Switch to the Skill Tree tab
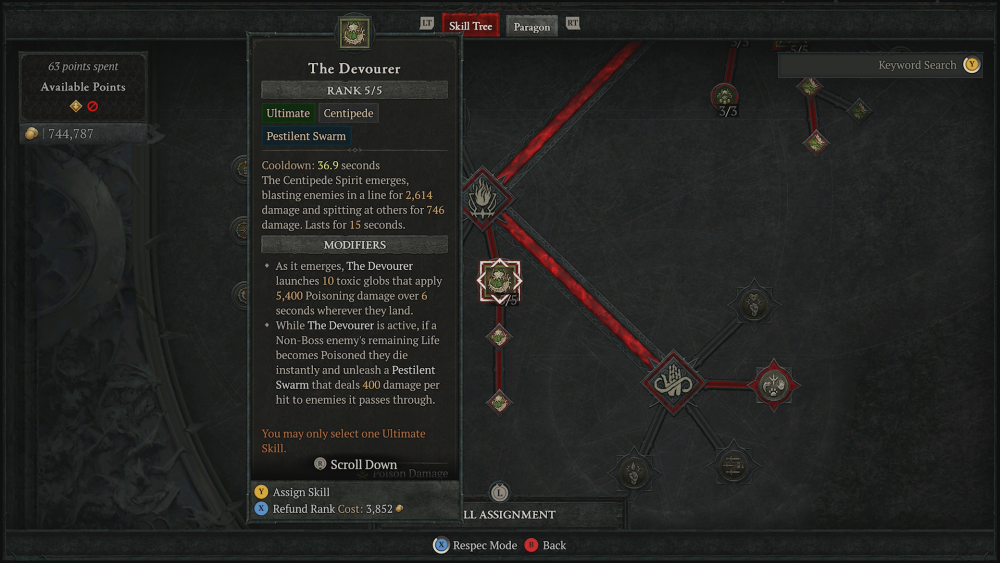The width and height of the screenshot is (1000, 563). [470, 26]
